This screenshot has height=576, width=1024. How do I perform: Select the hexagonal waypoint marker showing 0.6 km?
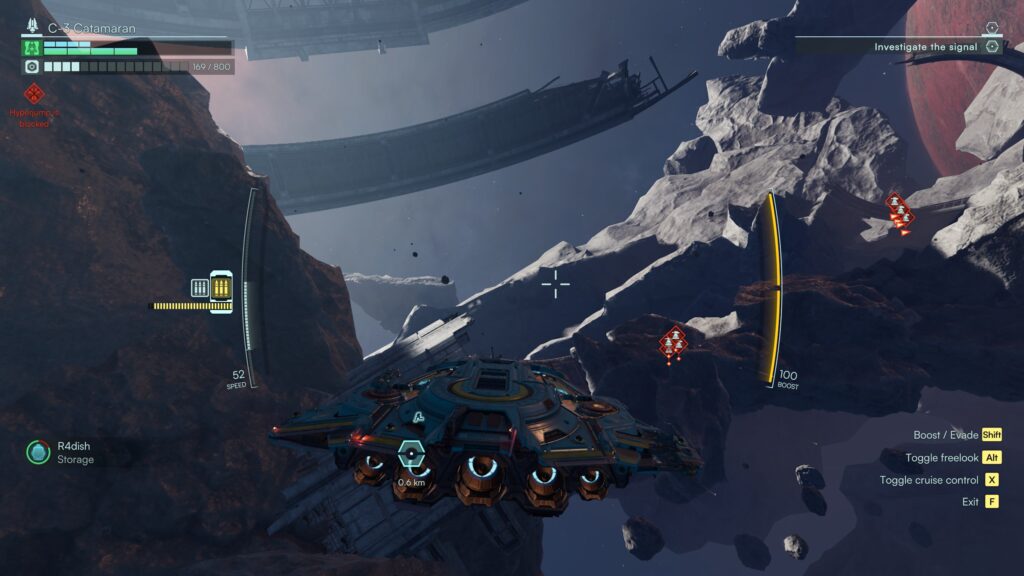pyautogui.click(x=409, y=455)
